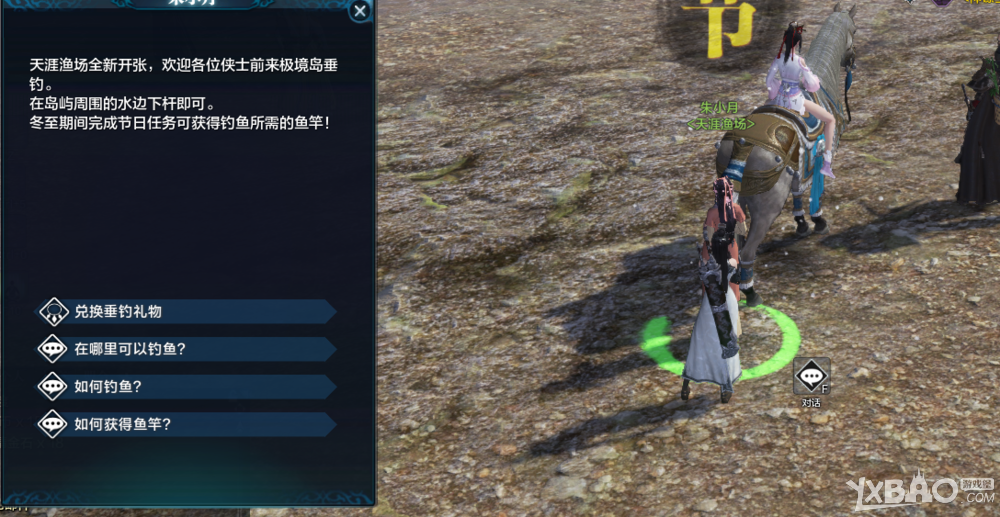
Task: Click the 对话 talk bubble icon
Action: pos(811,377)
